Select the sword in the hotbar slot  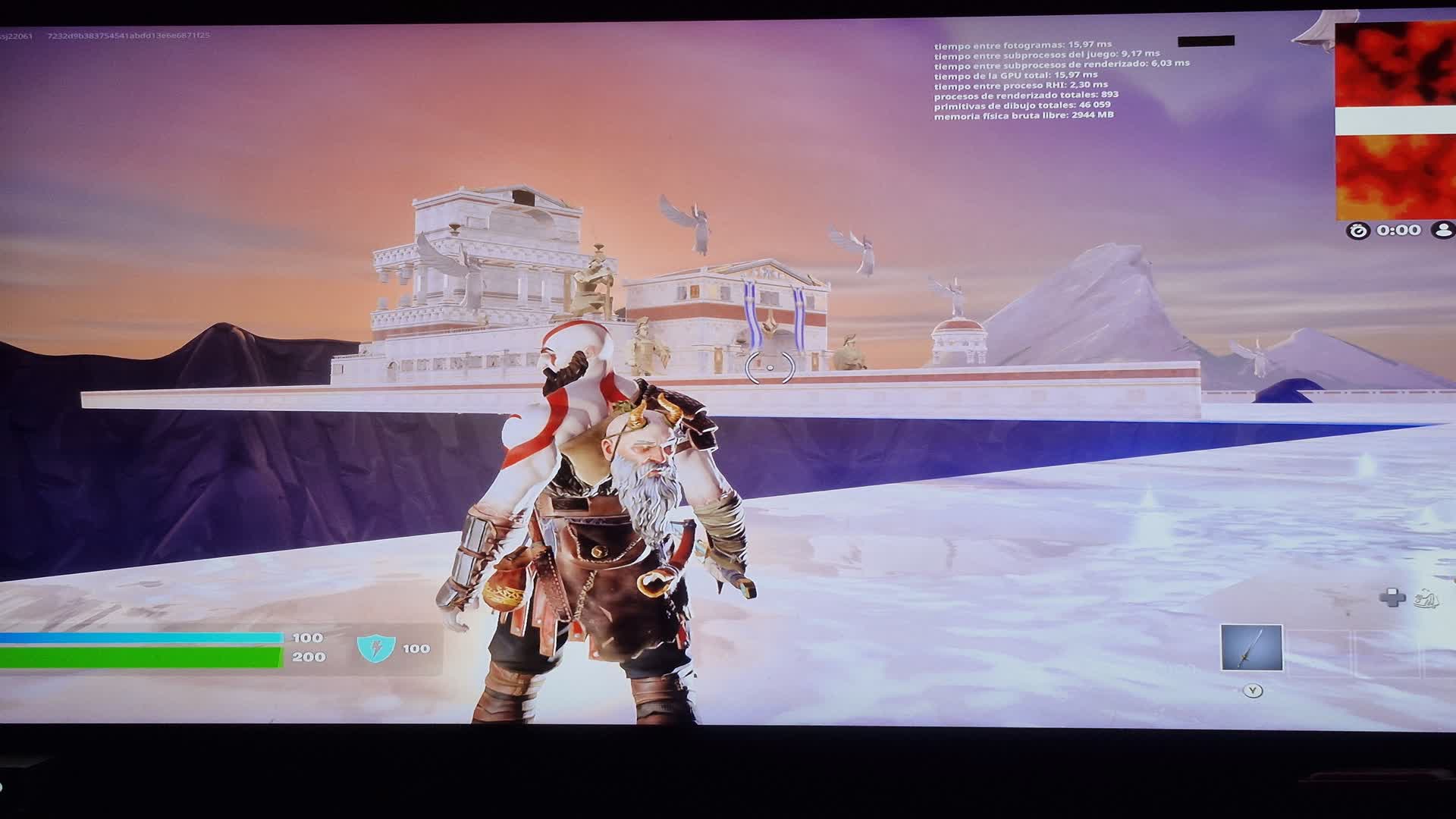coord(1251,648)
